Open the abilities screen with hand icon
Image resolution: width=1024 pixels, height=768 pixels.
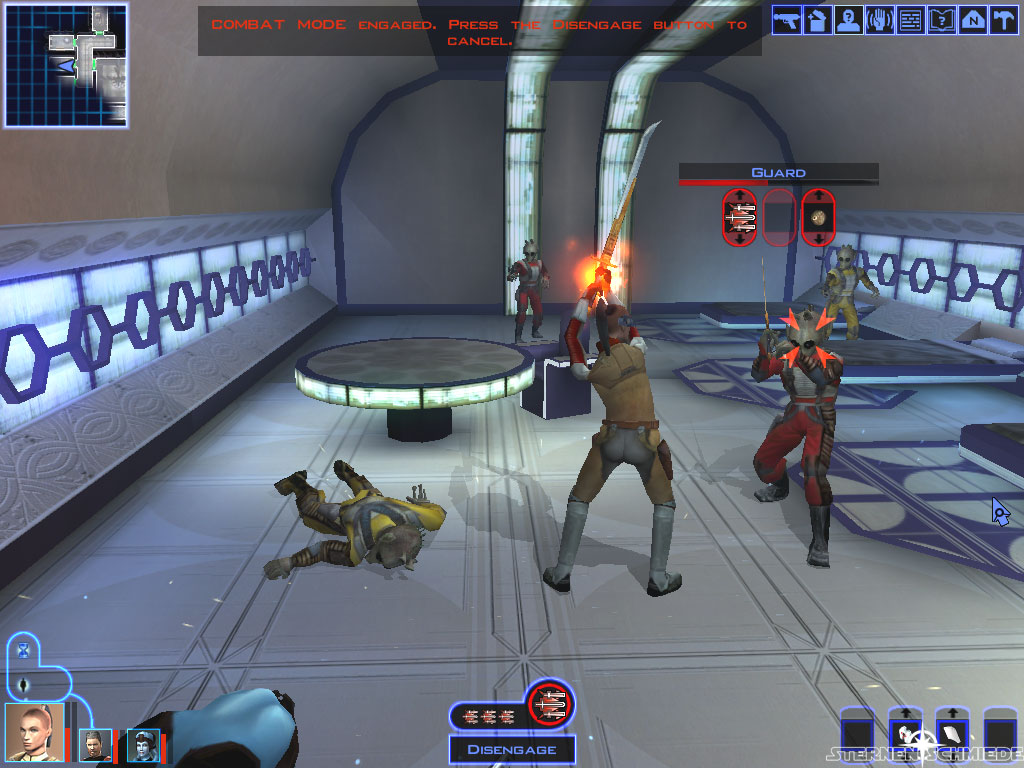click(880, 20)
